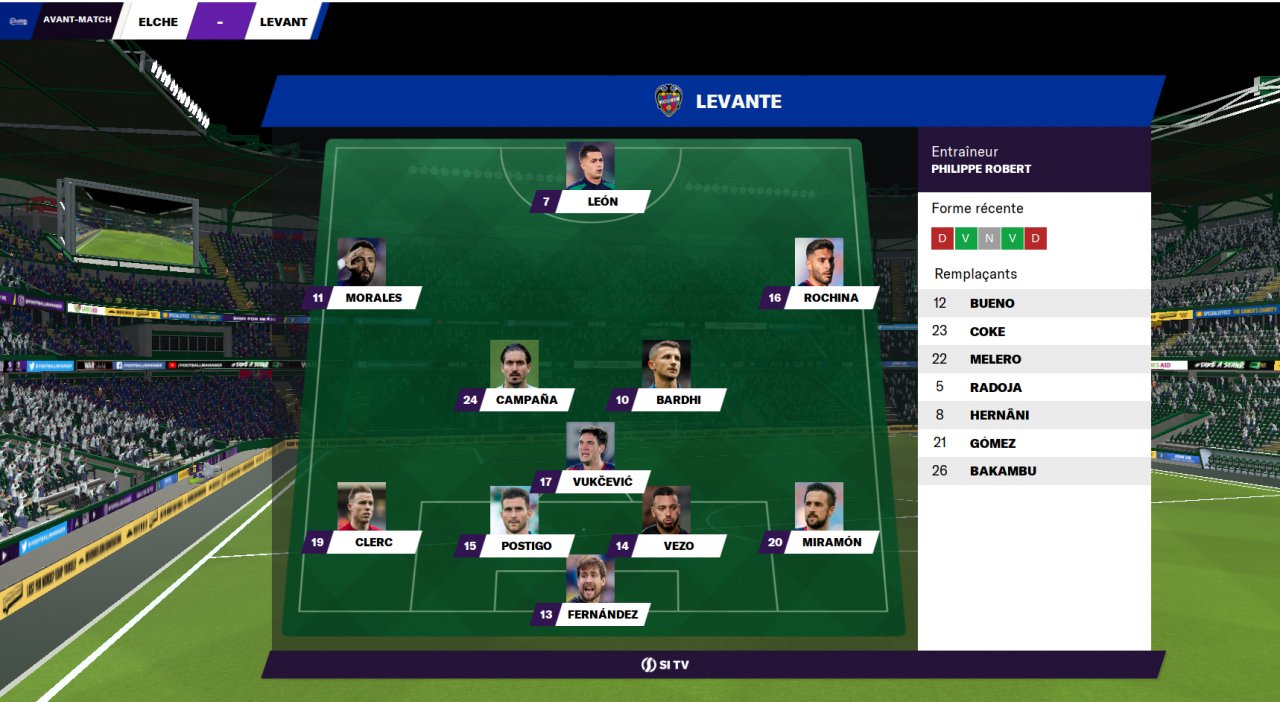Viewport: 1280px width, 702px height.
Task: Click Bakambu in the substitutes list
Action: tap(1034, 471)
